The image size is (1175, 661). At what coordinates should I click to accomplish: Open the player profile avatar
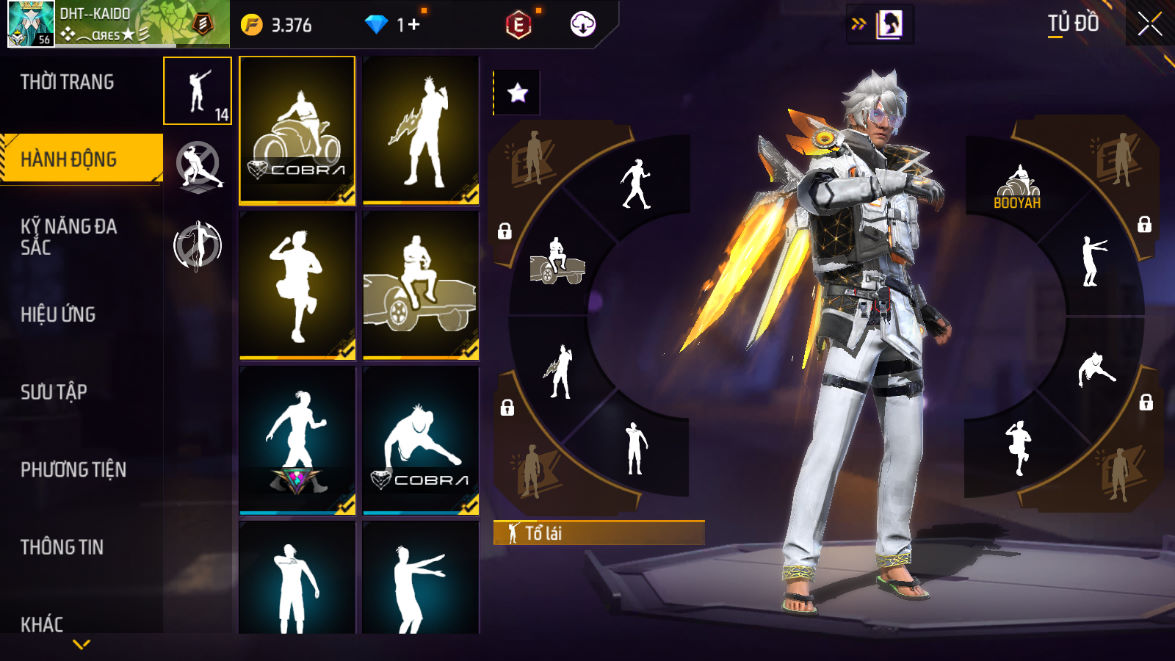point(30,24)
